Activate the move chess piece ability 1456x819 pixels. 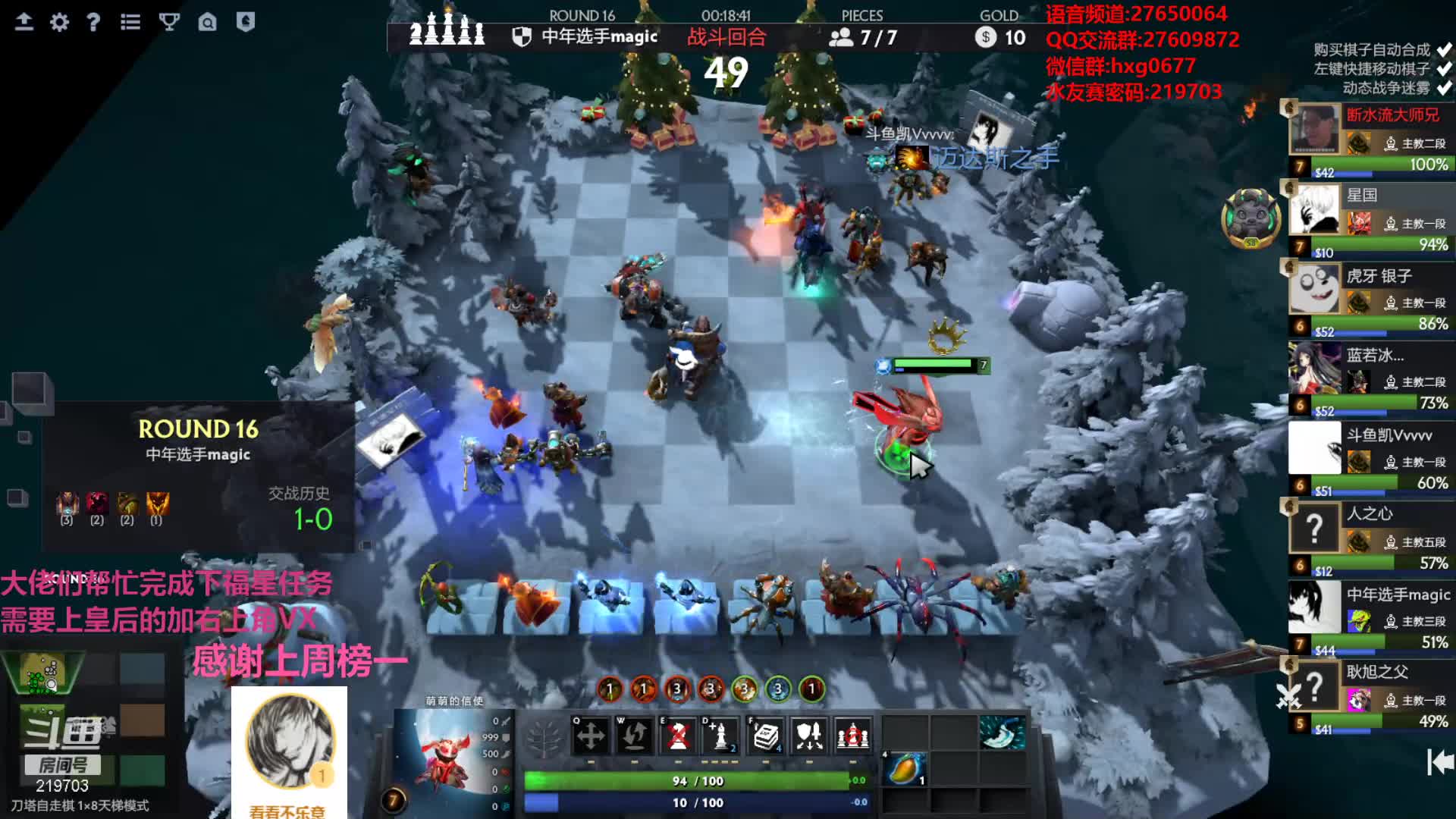[591, 735]
